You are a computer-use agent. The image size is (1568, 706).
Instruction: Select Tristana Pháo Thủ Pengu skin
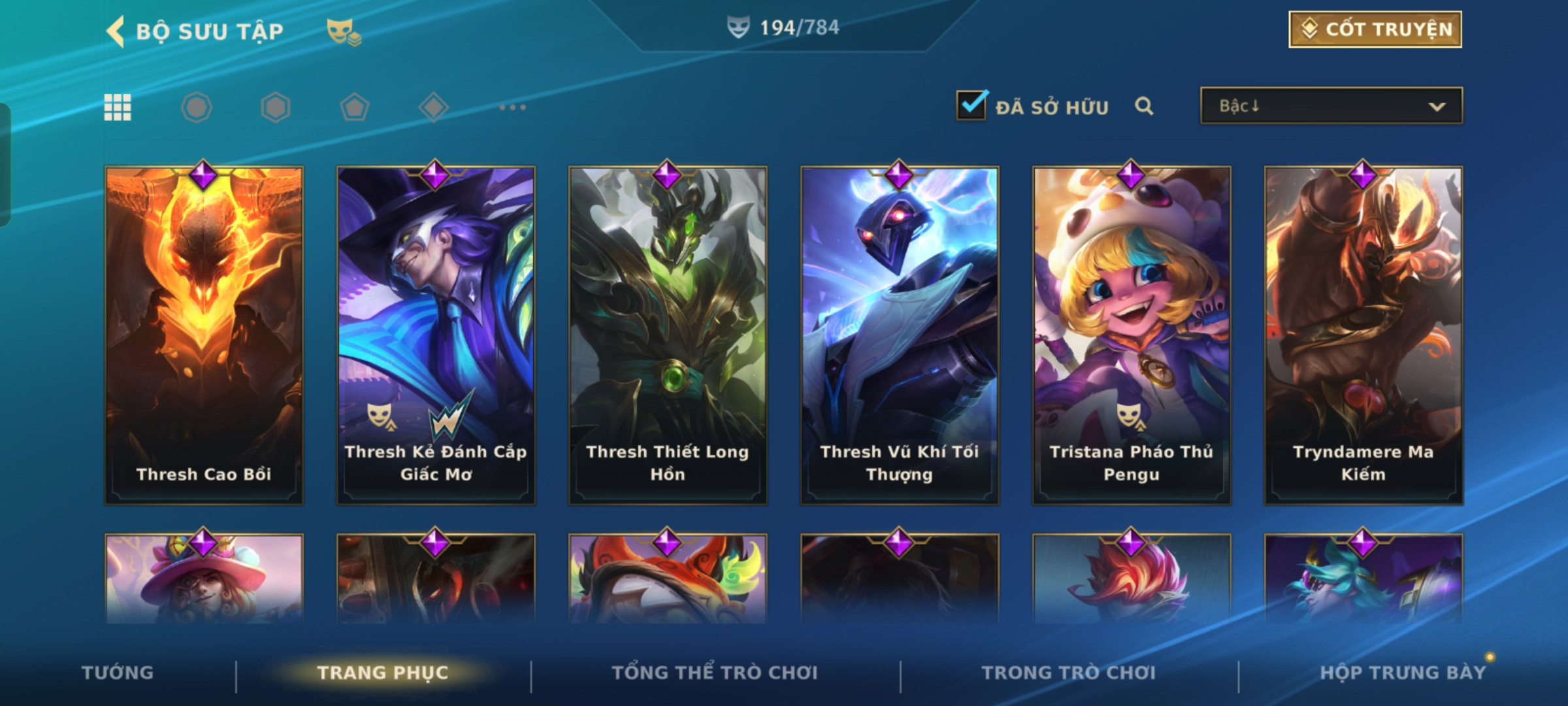[x=1132, y=335]
